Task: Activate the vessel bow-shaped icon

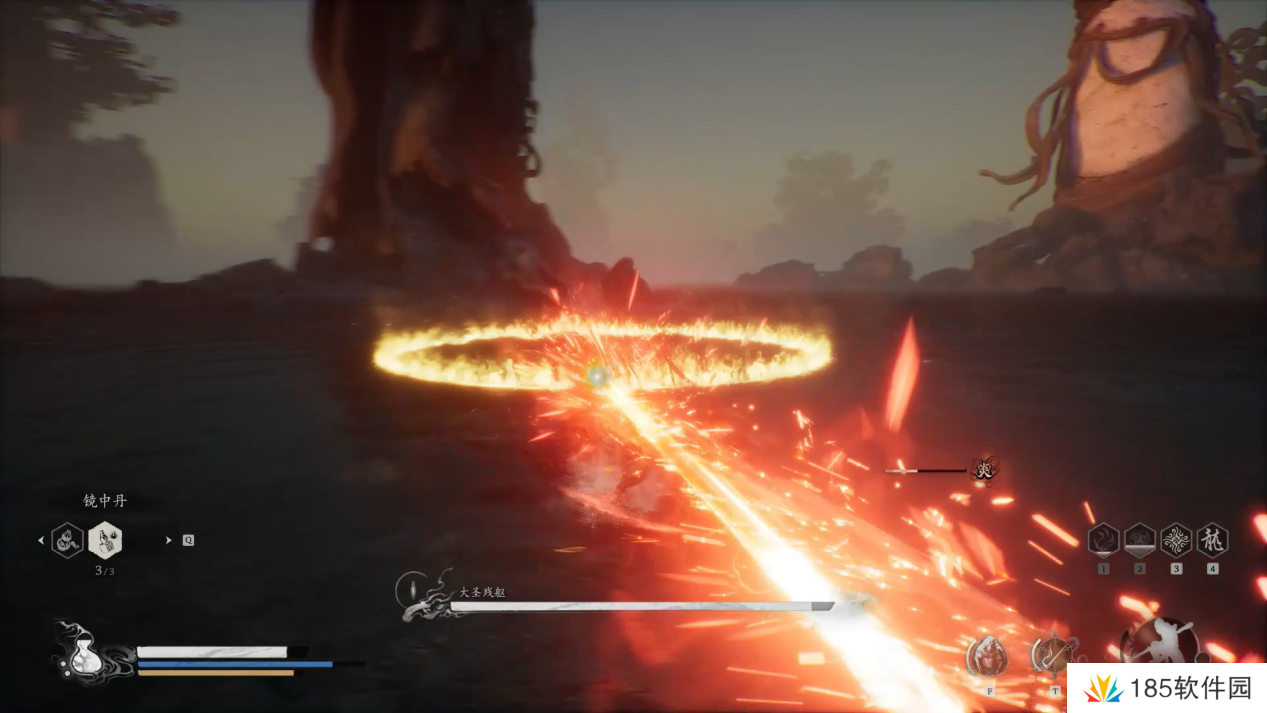Action: 1052,656
